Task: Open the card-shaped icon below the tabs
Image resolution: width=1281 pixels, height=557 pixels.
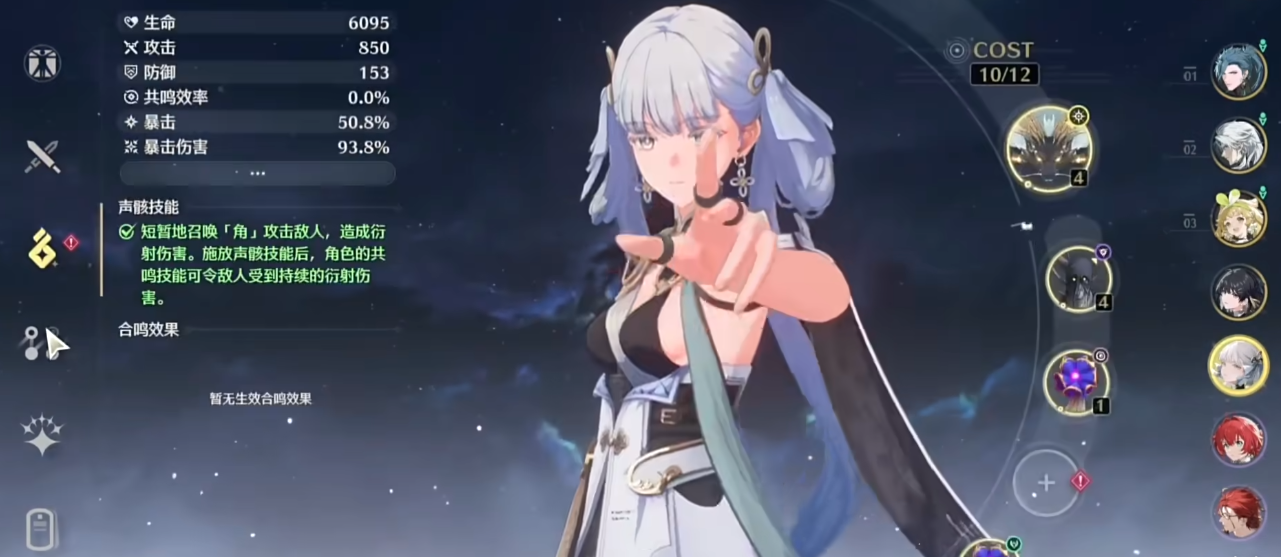Action: [x=42, y=528]
